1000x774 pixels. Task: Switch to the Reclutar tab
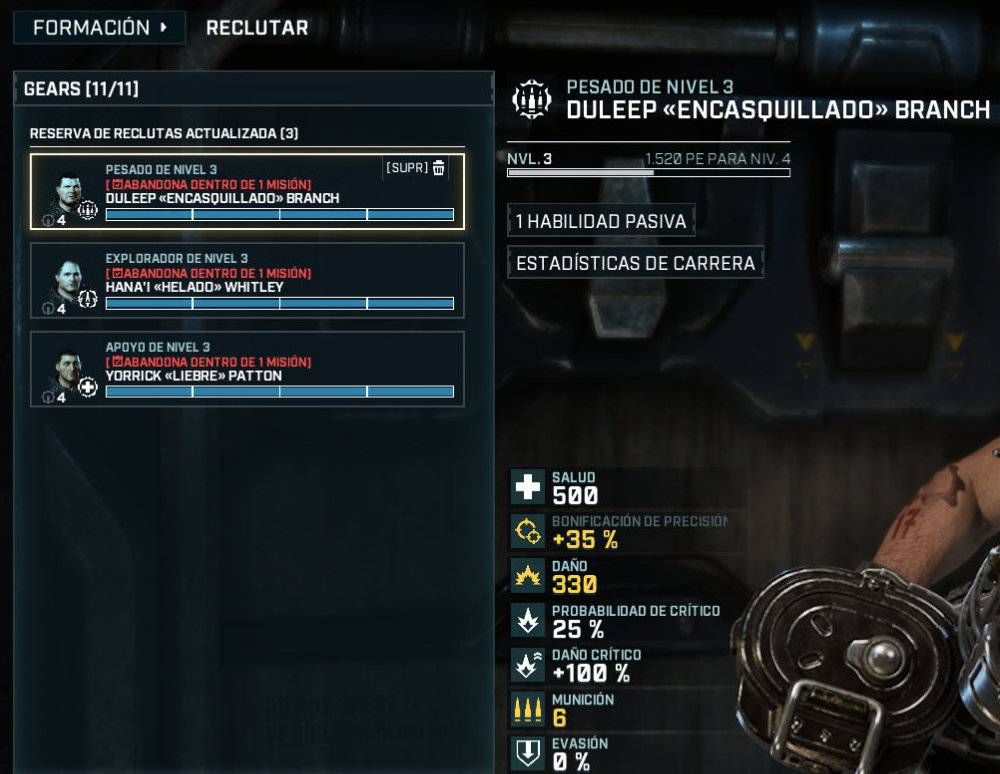pos(257,28)
